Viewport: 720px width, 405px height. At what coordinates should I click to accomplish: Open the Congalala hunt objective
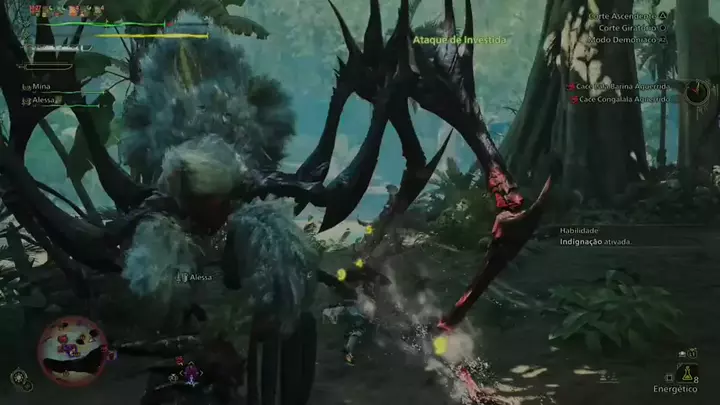pos(621,99)
